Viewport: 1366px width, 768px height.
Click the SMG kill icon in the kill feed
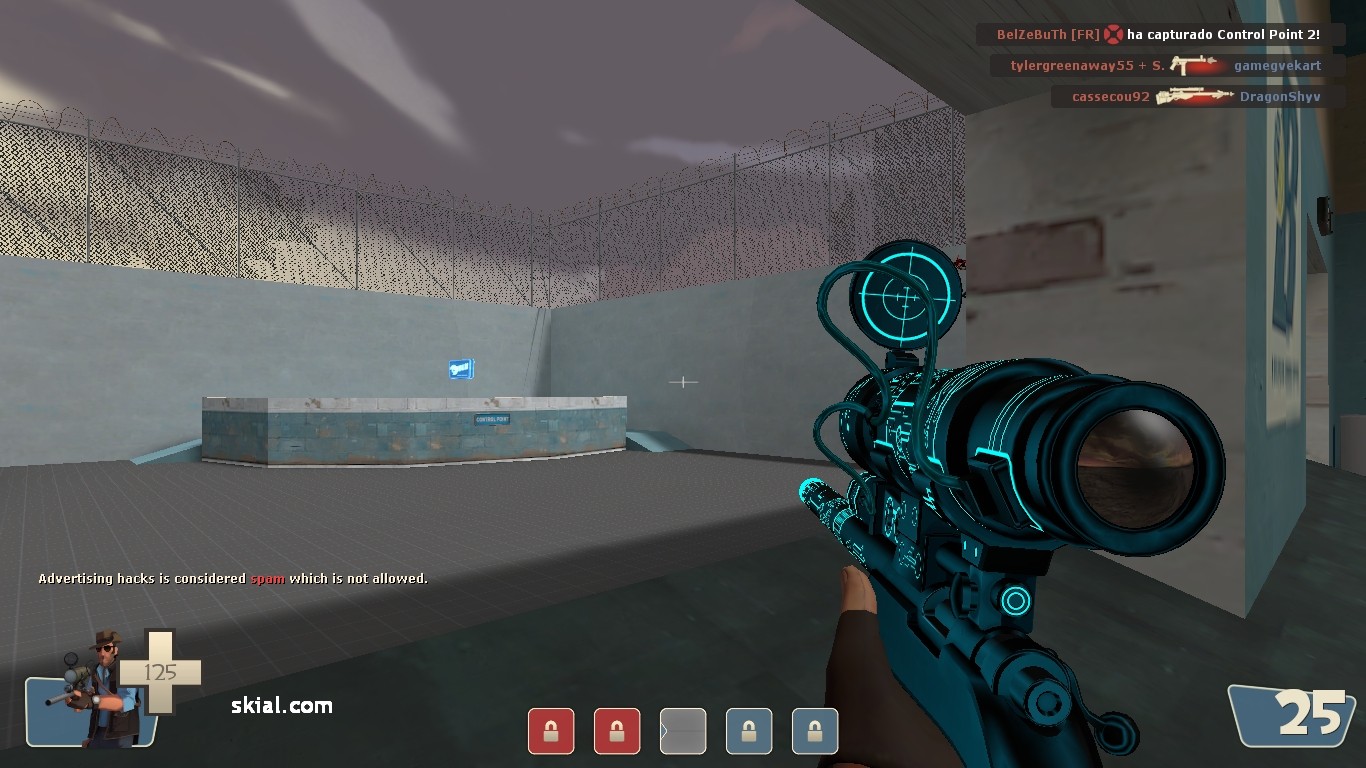1196,65
